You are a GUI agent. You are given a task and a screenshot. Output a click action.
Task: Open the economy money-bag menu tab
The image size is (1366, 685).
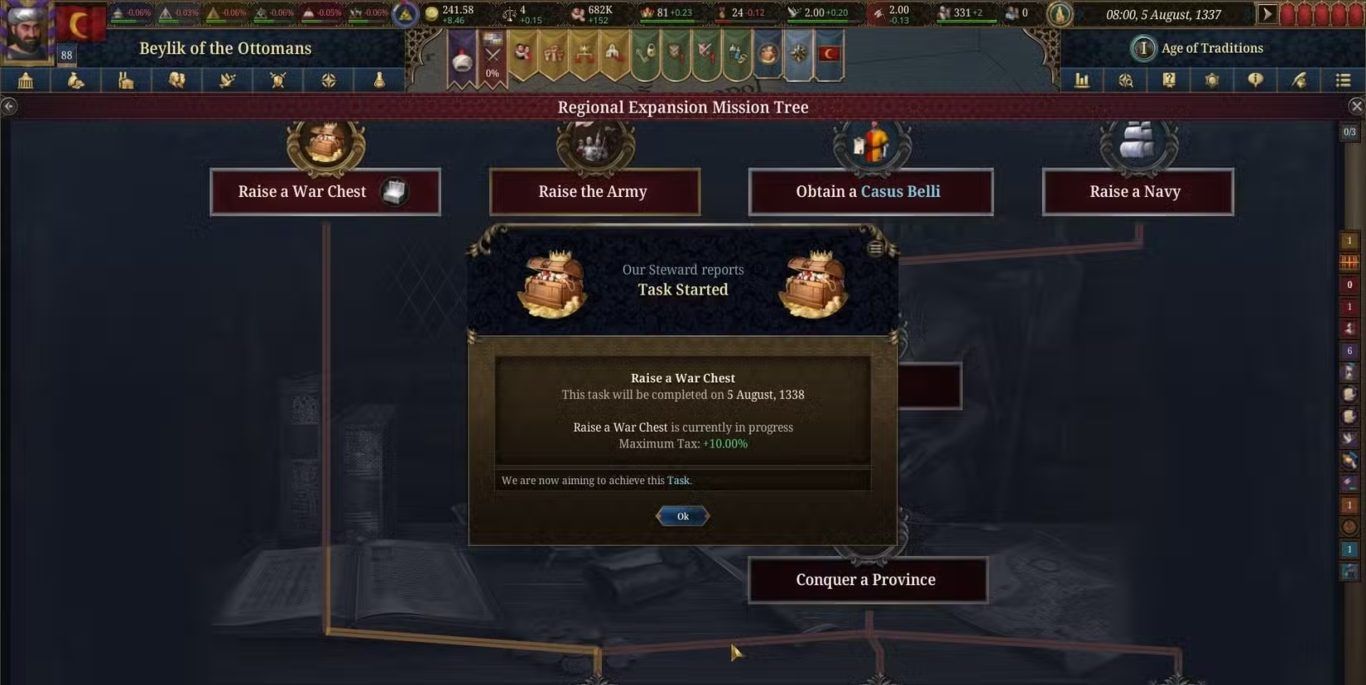point(76,81)
